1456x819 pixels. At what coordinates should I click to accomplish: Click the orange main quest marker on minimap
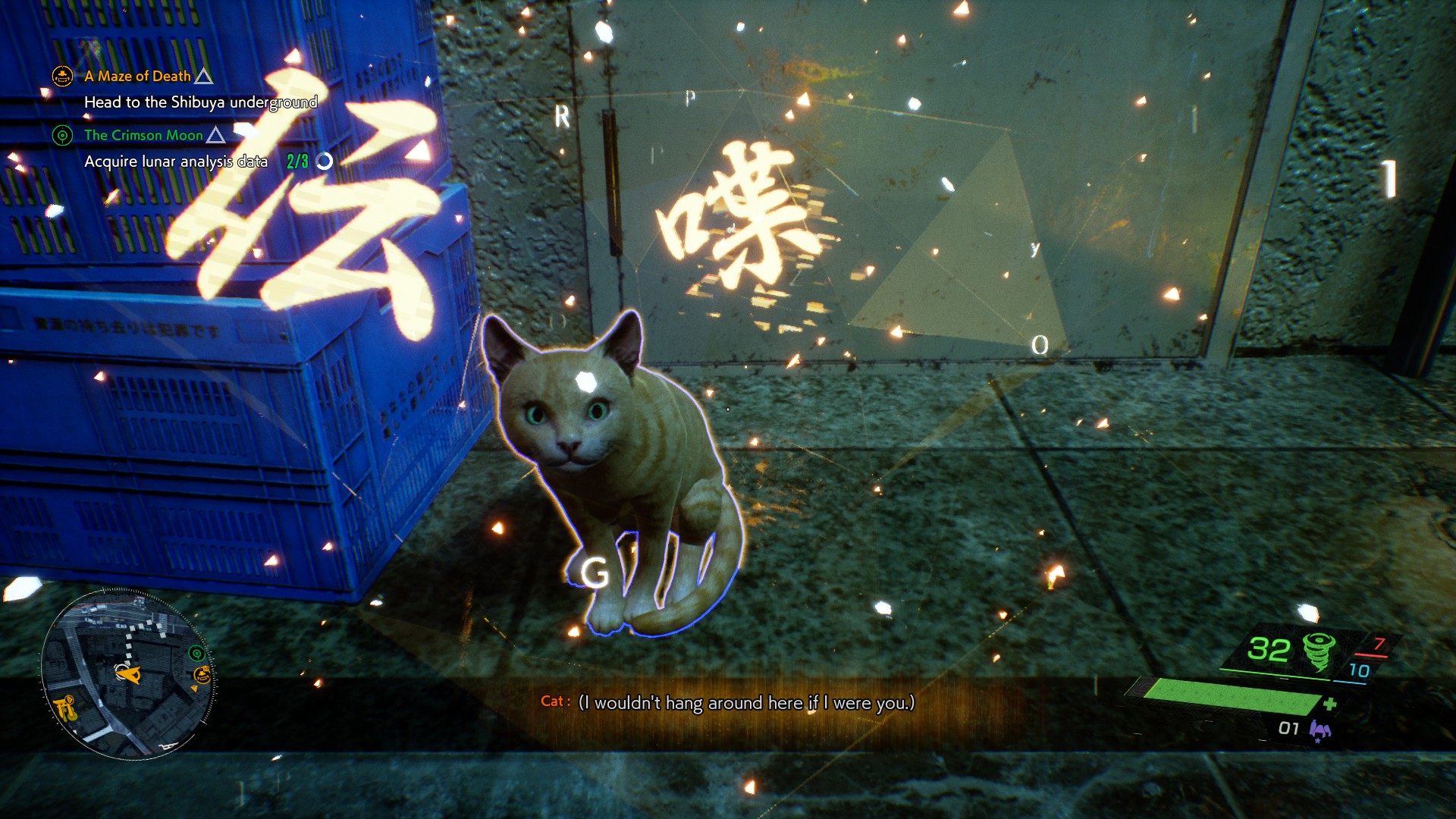tap(202, 674)
